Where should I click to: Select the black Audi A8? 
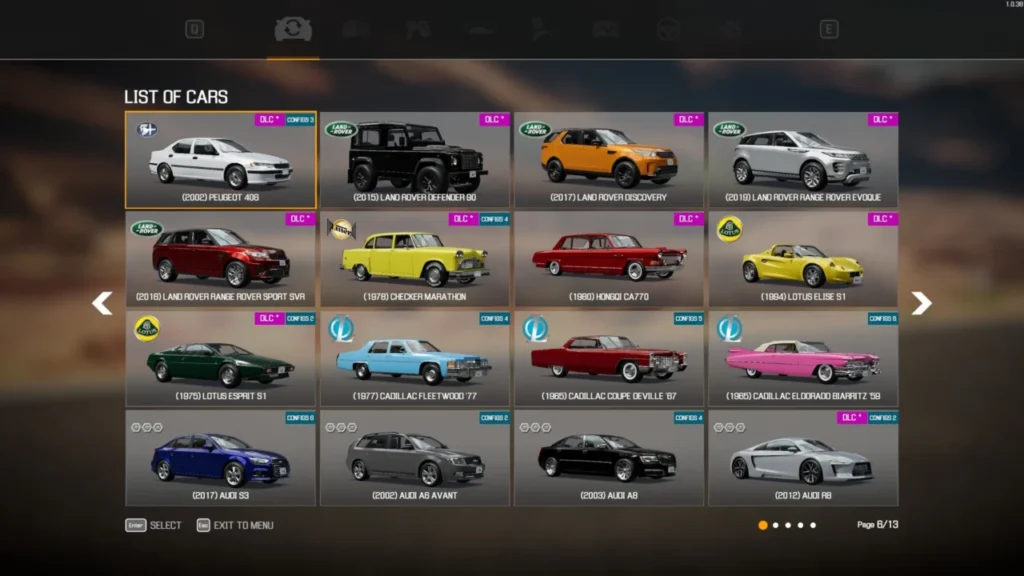tap(608, 457)
